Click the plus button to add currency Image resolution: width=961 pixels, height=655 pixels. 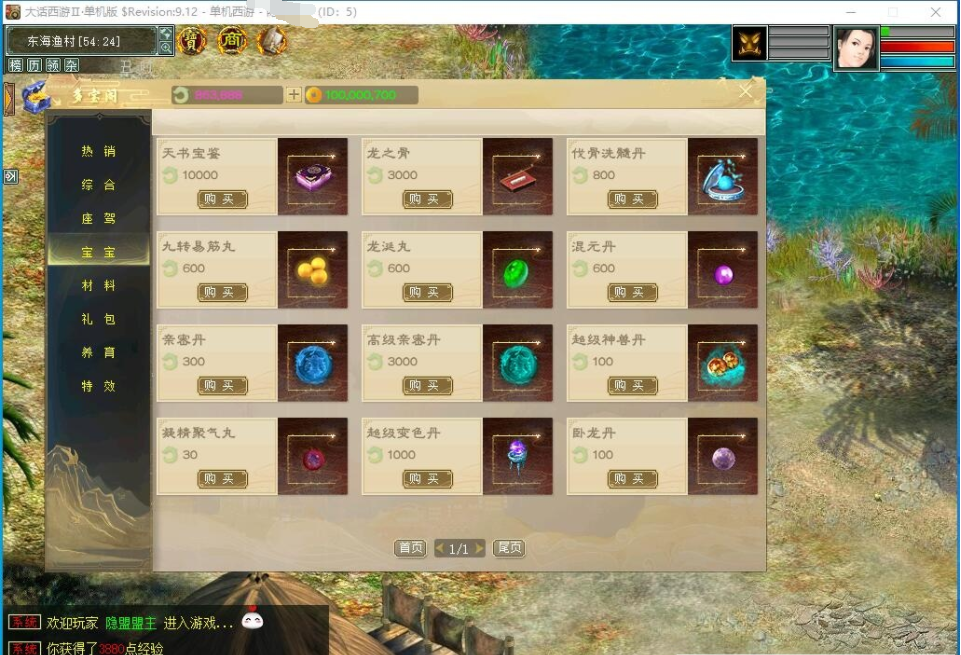293,95
